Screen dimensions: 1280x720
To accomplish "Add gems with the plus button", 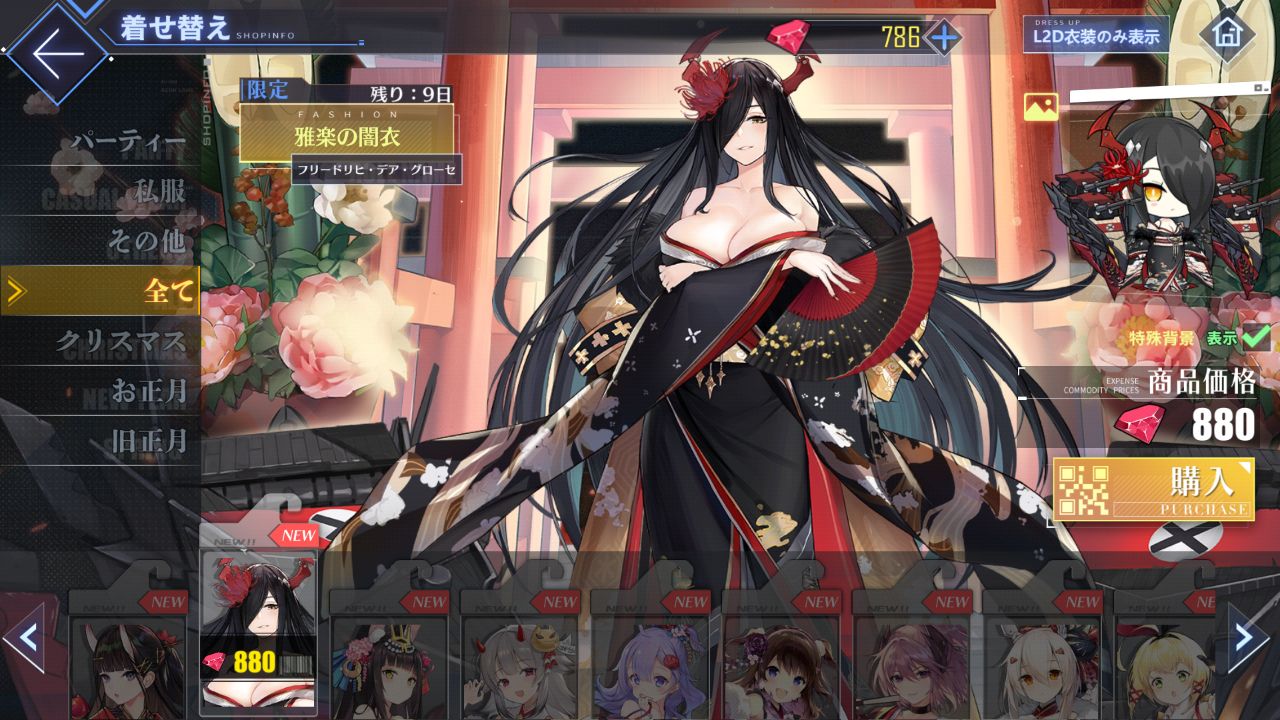I will click(x=942, y=38).
